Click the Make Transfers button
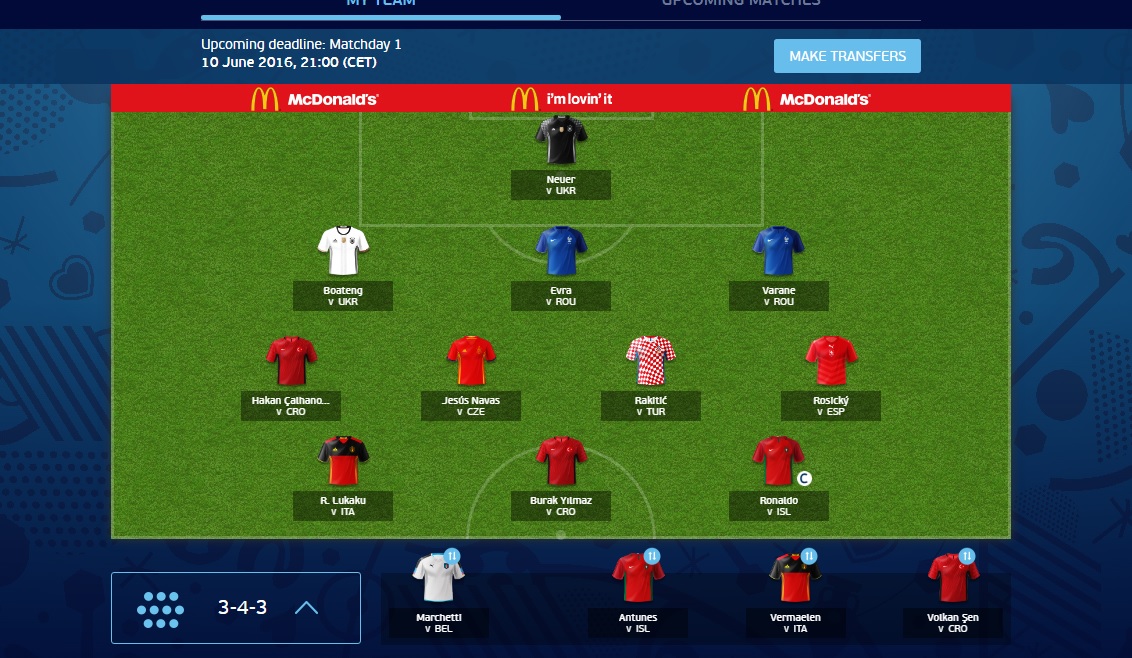Image resolution: width=1132 pixels, height=658 pixels. (847, 56)
